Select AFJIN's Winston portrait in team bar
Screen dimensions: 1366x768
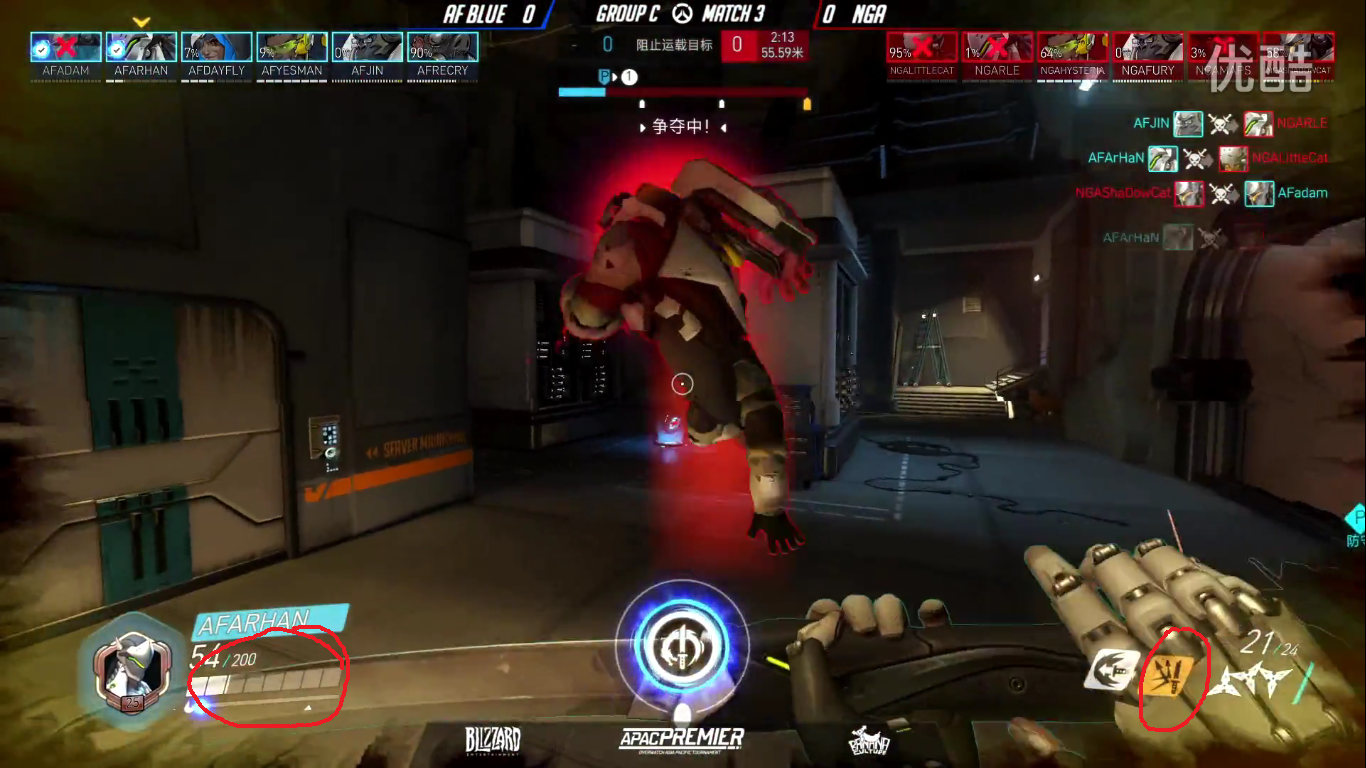click(367, 47)
